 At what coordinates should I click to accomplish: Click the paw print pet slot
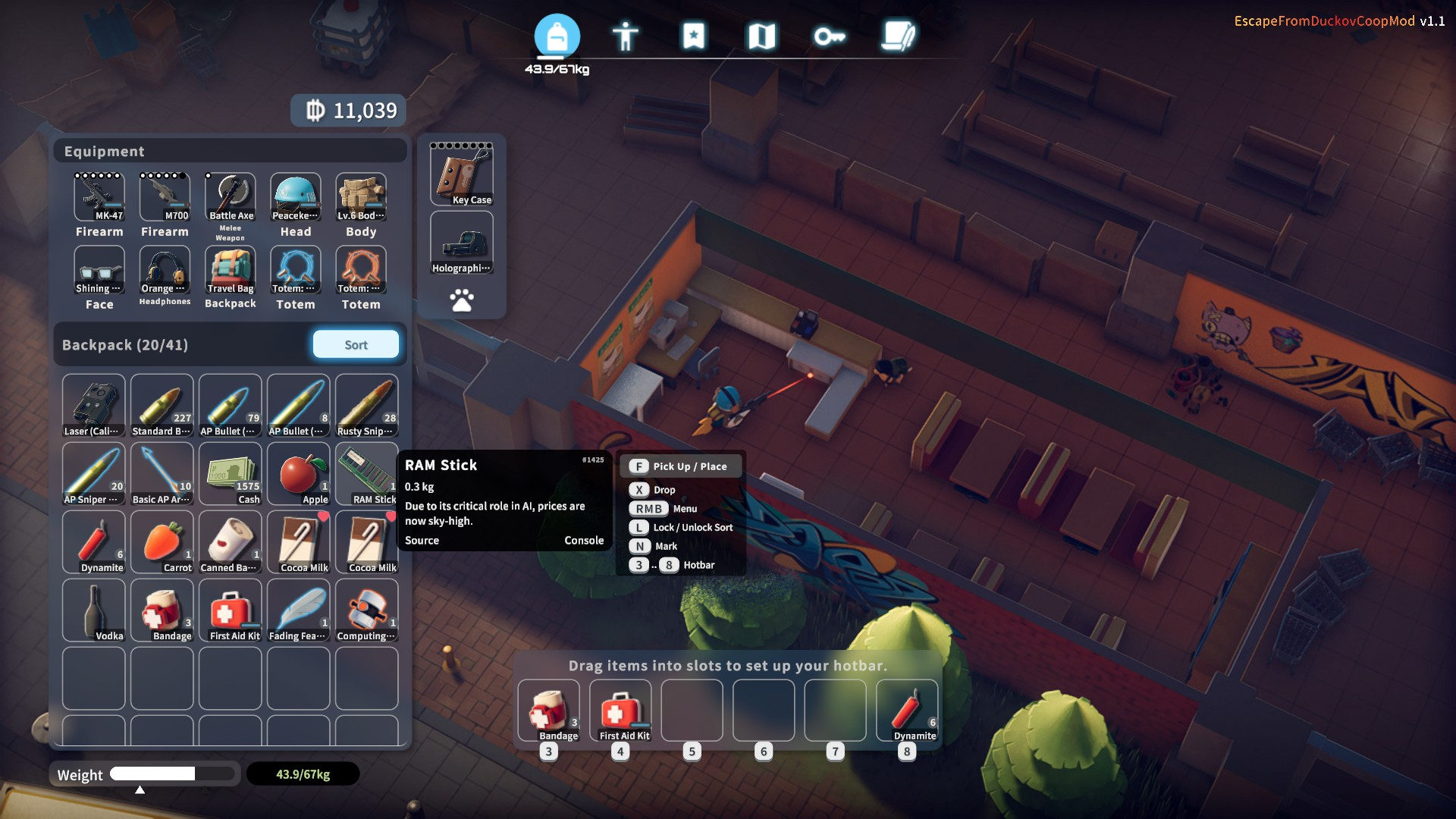(462, 300)
